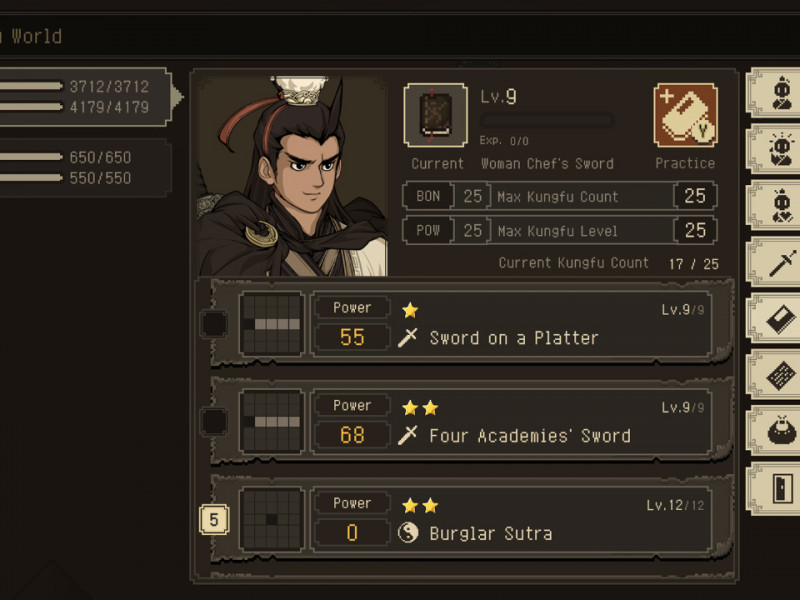The height and width of the screenshot is (600, 800).
Task: Open the door-icon tab
Action: (778, 489)
